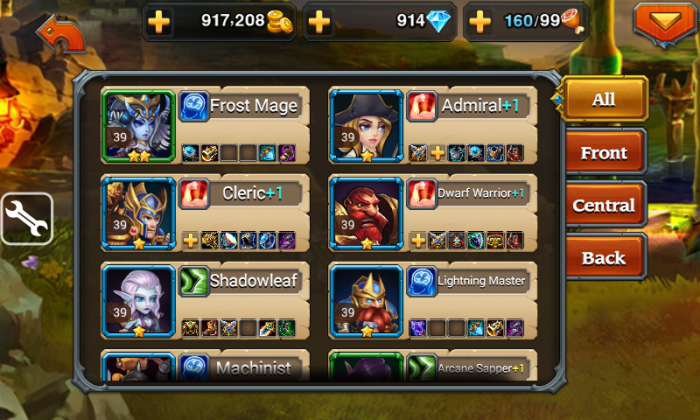The height and width of the screenshot is (420, 700).
Task: Show All heroes tab
Action: click(603, 100)
